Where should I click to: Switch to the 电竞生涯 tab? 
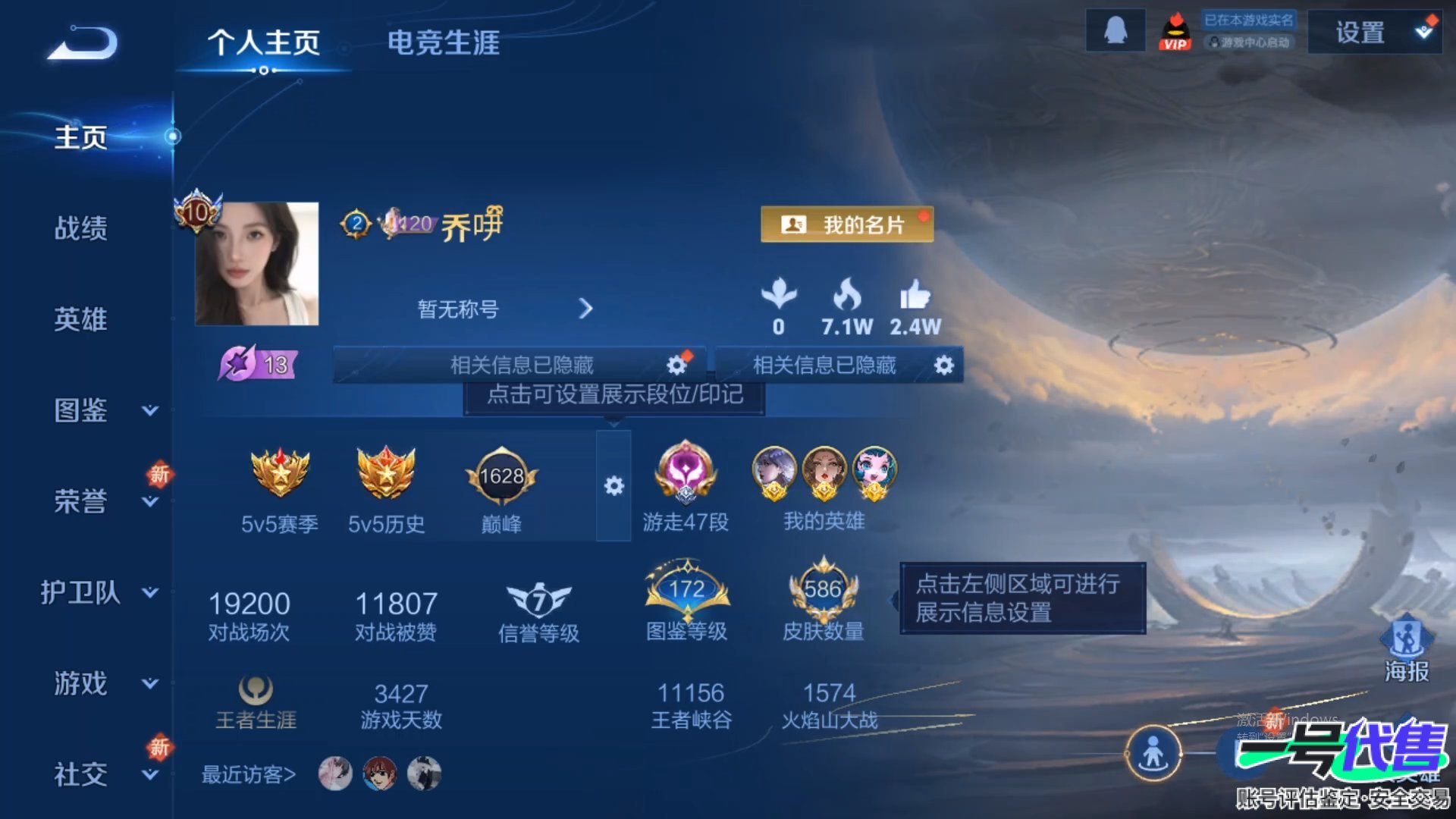pyautogui.click(x=444, y=44)
